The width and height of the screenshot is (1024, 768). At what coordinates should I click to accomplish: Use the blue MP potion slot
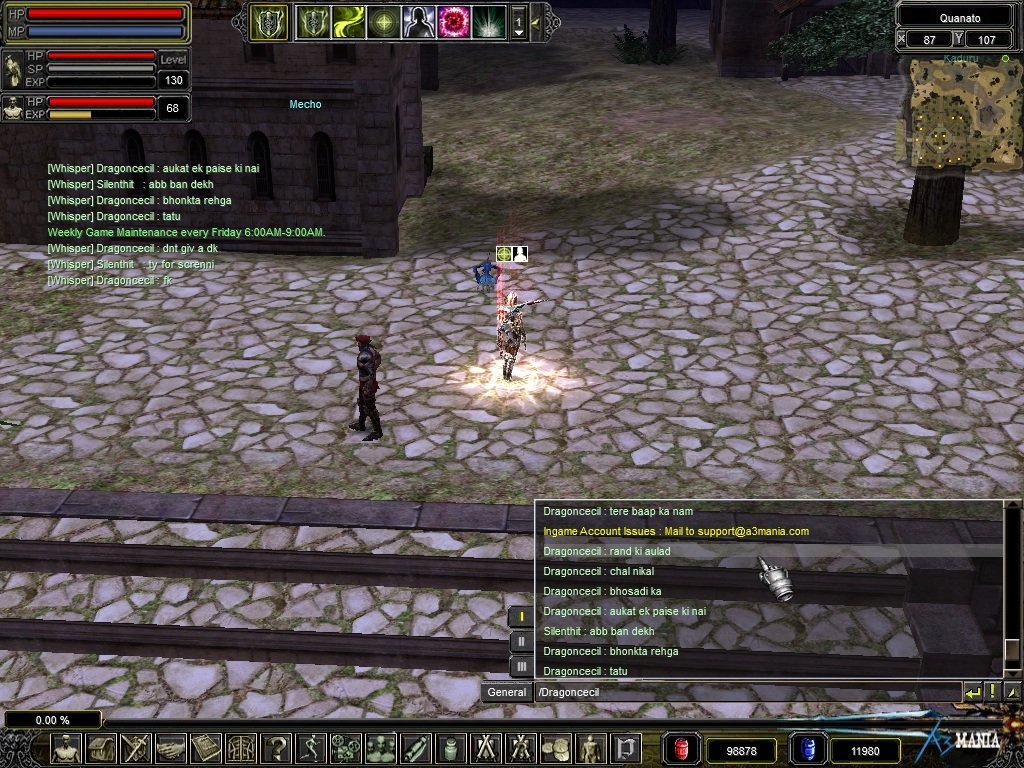807,749
